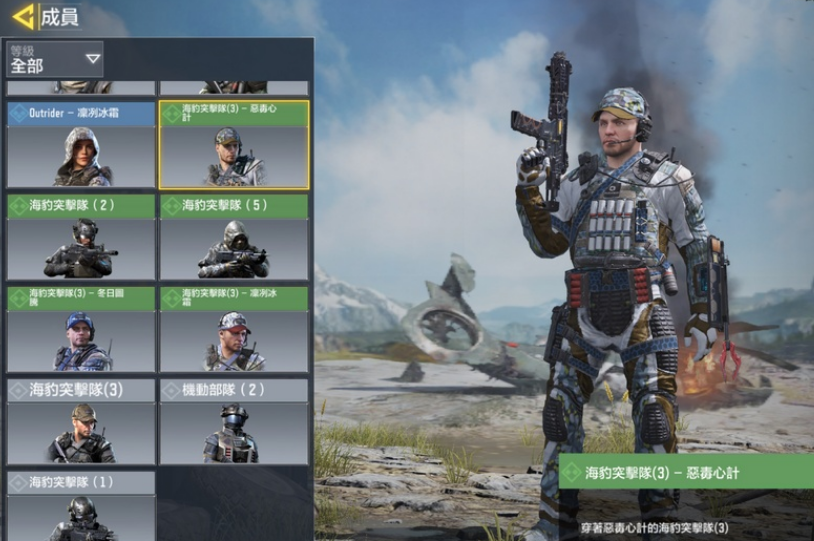Select the 海豹突擊隊(3) 凜冽冰霜 skin
814x541 pixels.
coord(234,330)
